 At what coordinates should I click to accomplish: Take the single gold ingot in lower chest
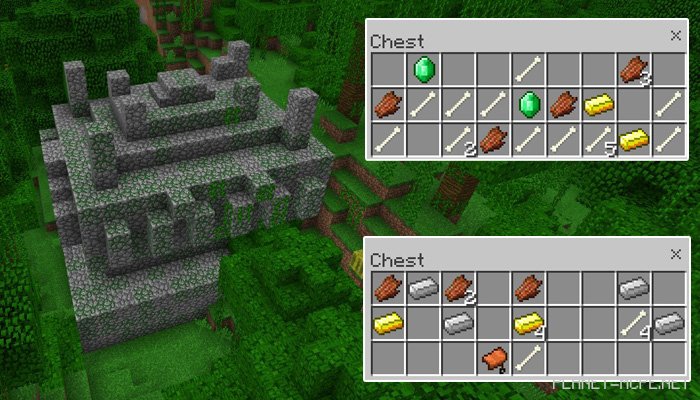[387, 323]
